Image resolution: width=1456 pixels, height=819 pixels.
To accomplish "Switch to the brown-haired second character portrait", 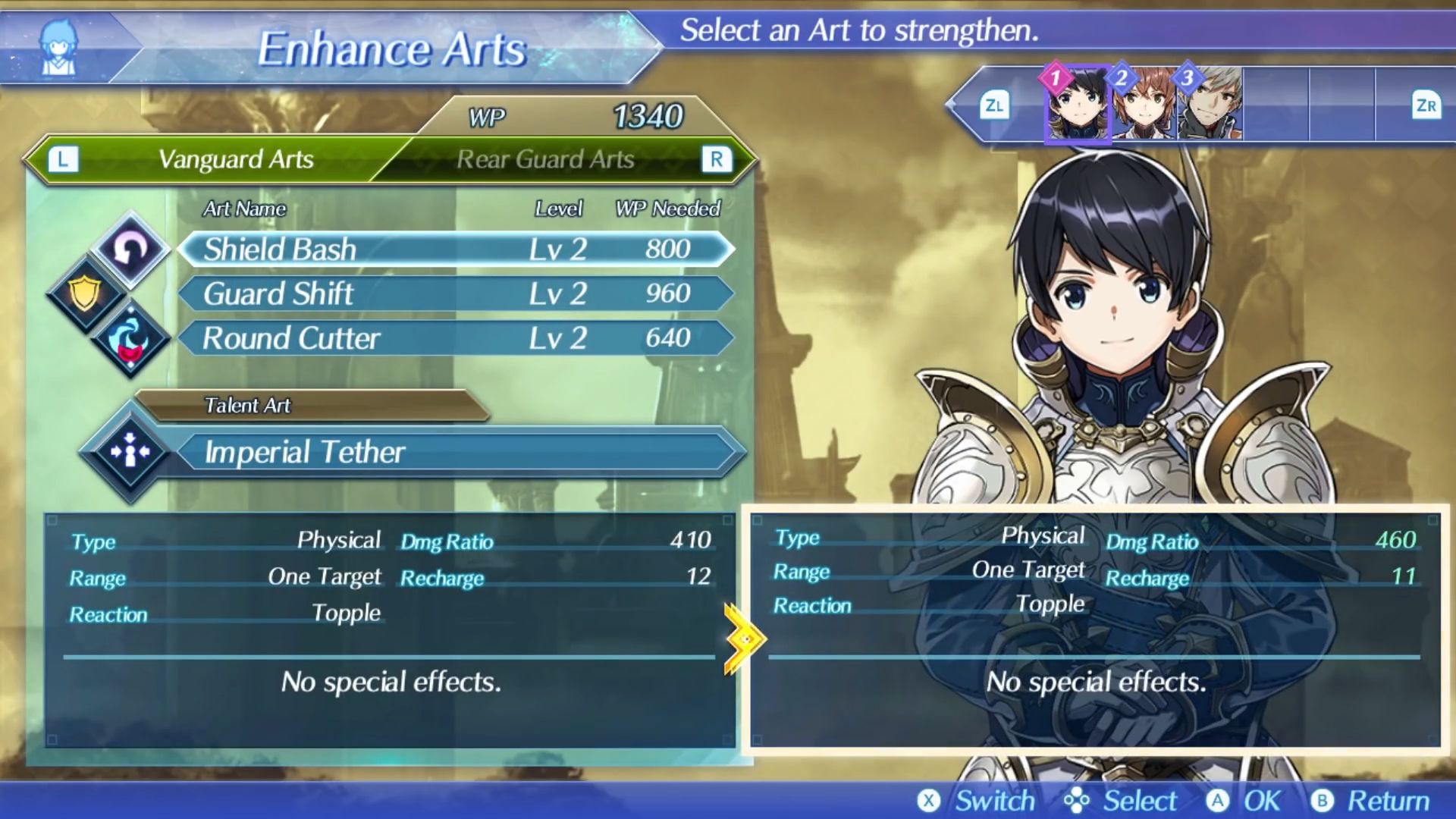I will tap(1144, 105).
